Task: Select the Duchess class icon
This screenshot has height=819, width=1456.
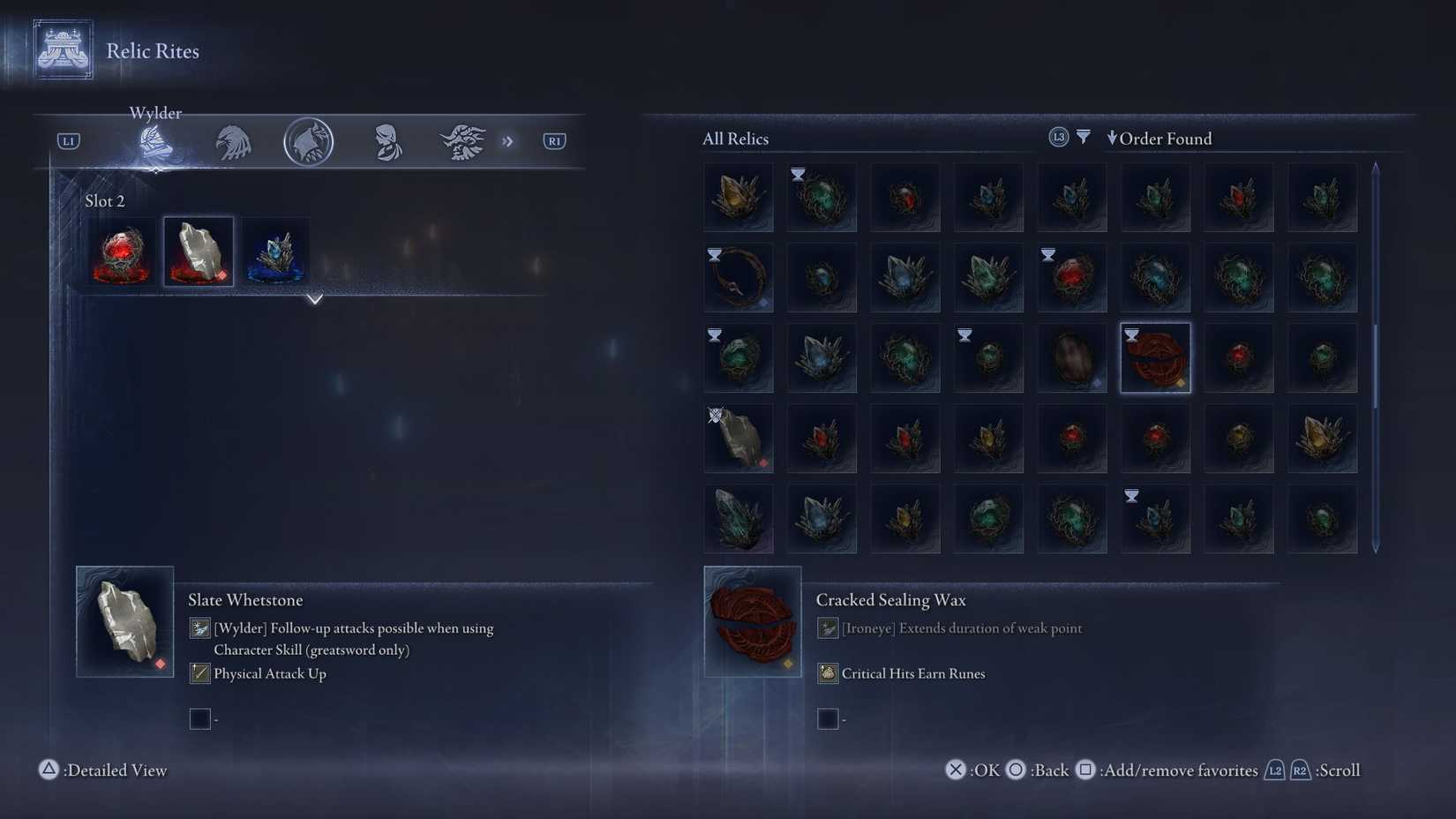Action: point(386,142)
